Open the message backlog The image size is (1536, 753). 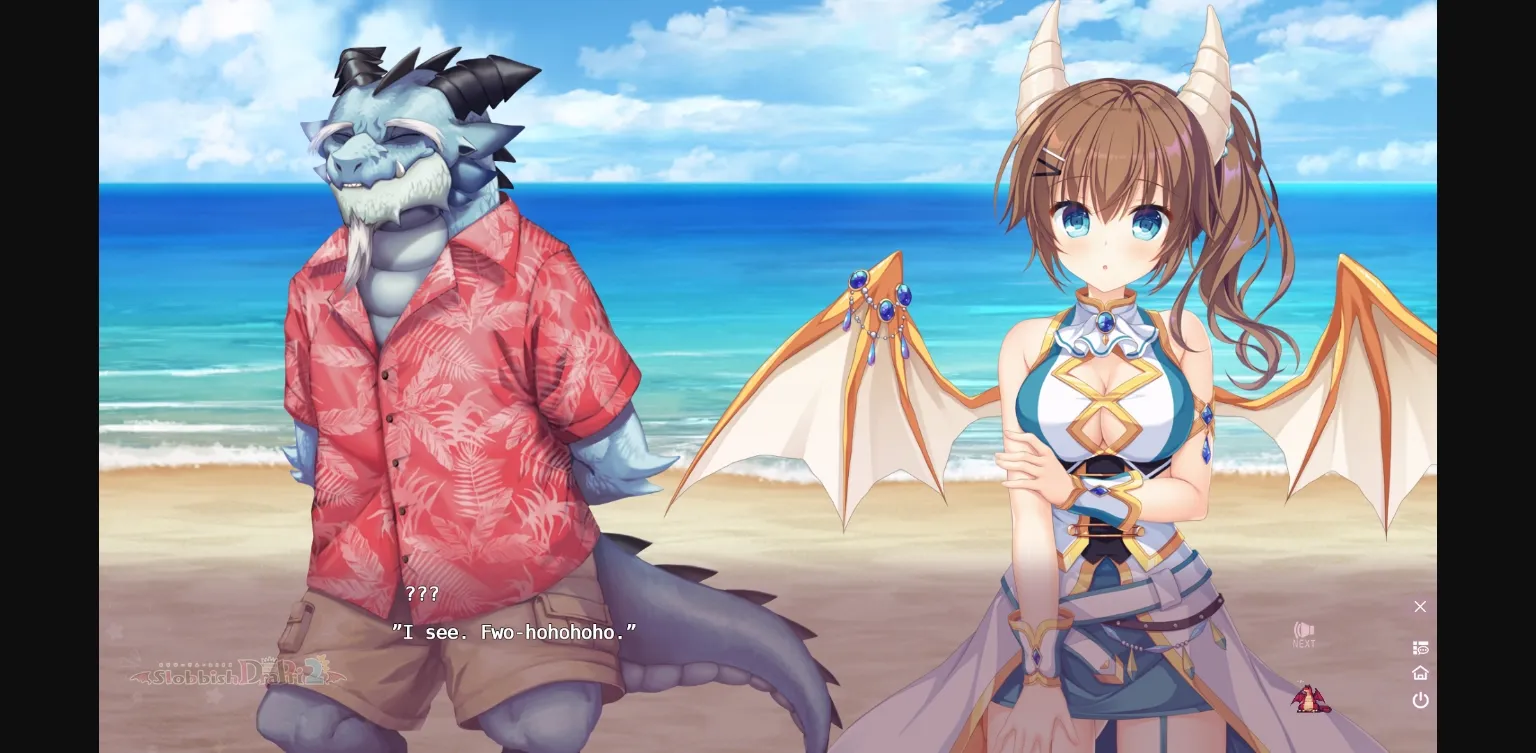point(1420,647)
